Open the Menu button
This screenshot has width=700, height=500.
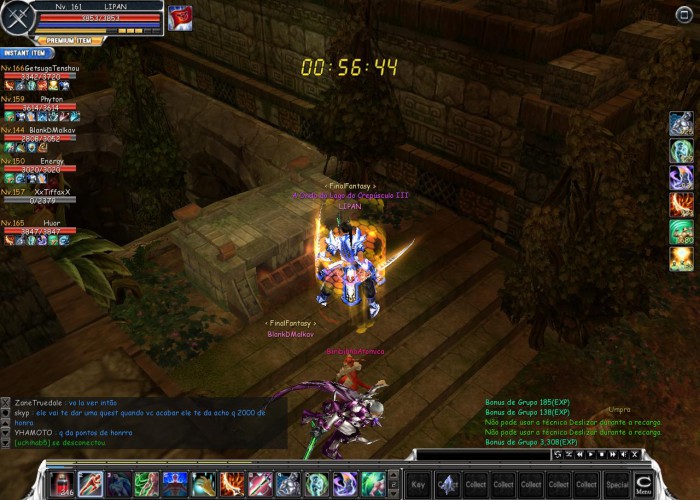pos(644,485)
